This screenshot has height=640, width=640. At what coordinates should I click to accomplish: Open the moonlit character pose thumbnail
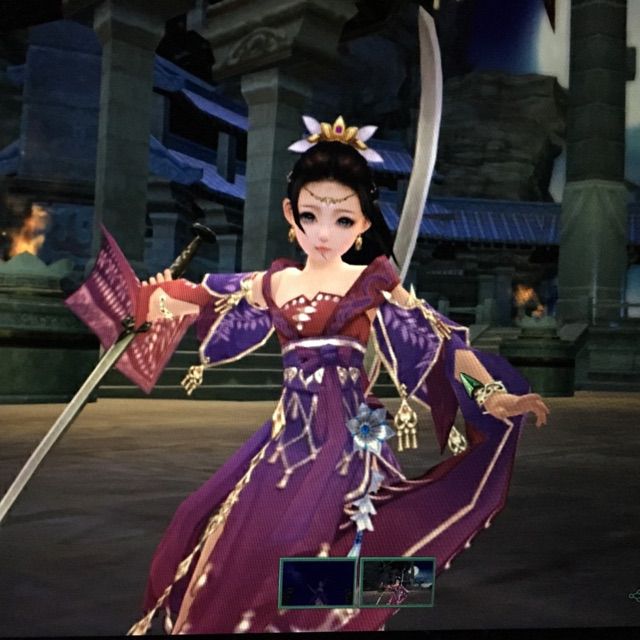pyautogui.click(x=397, y=583)
